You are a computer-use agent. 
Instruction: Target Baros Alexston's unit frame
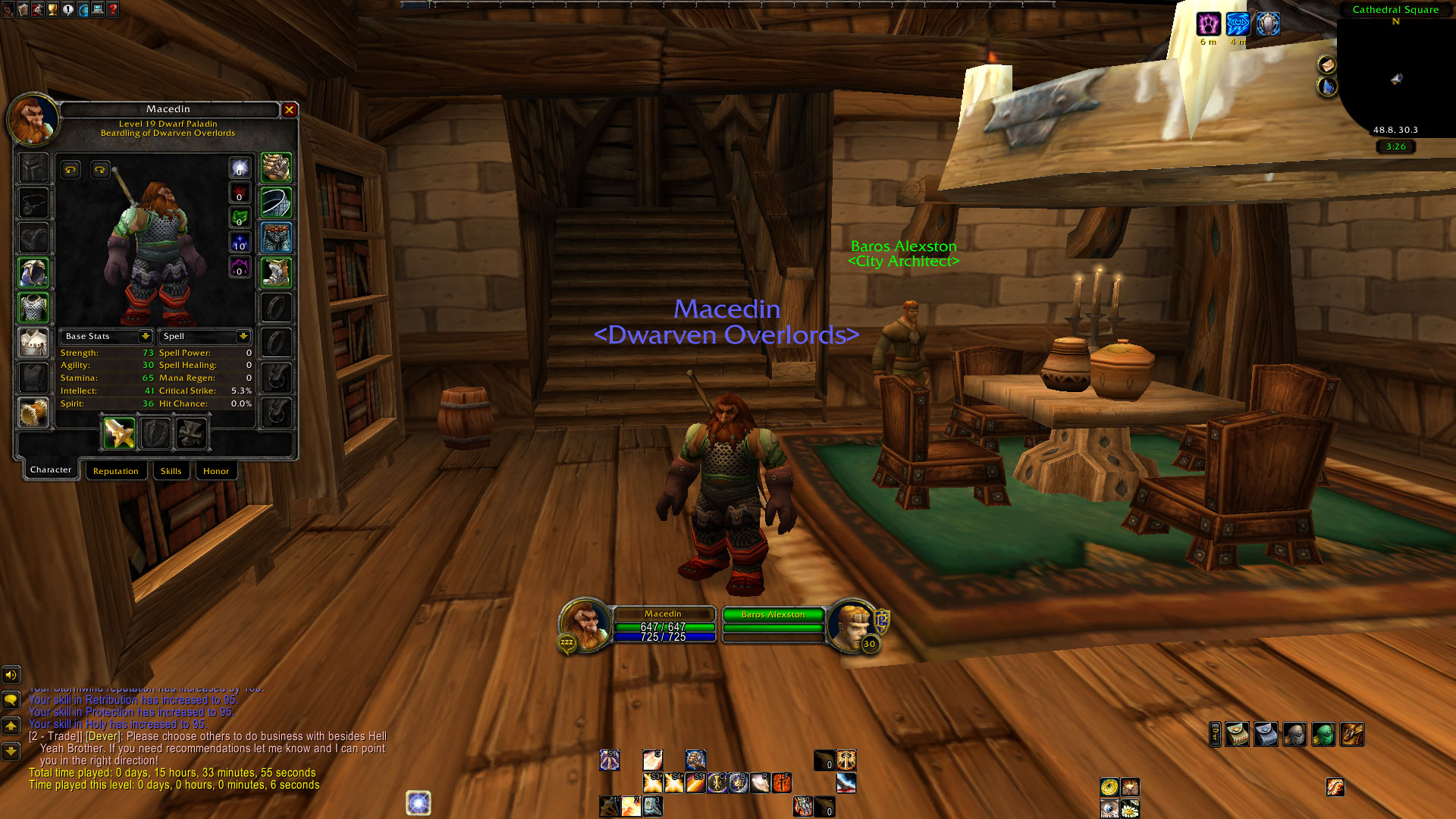[x=773, y=626]
